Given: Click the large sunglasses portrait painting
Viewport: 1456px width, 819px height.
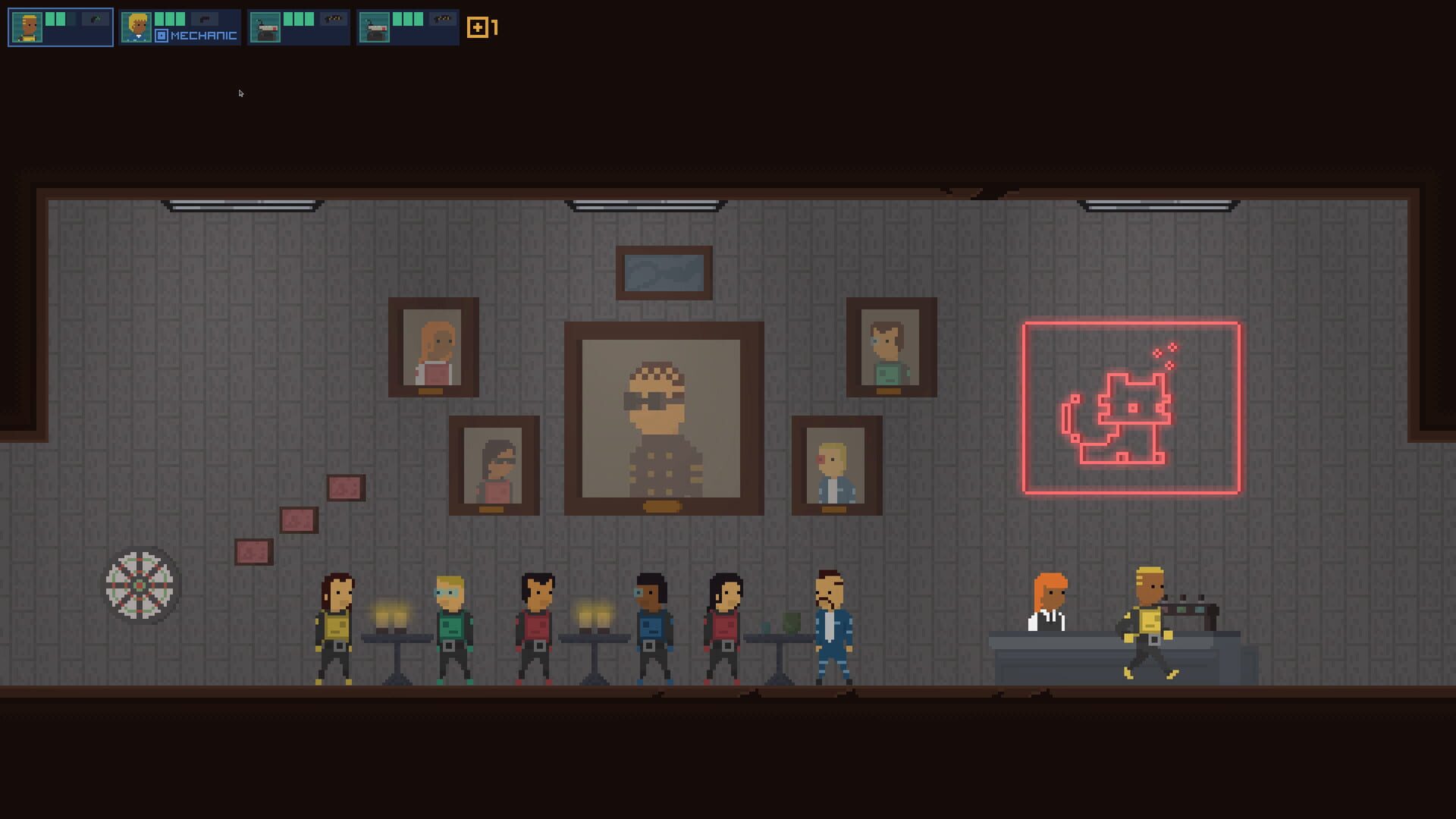Looking at the screenshot, I should (x=661, y=421).
